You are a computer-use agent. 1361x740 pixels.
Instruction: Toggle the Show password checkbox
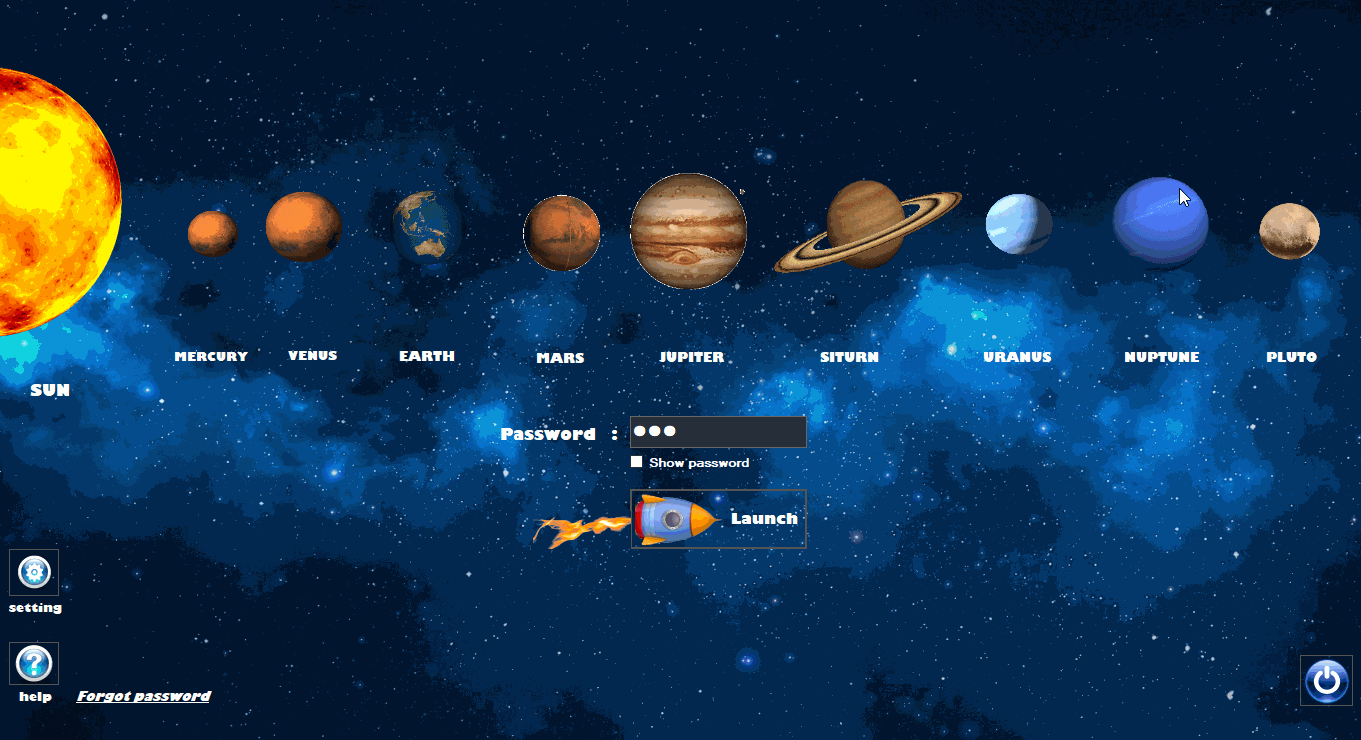[x=637, y=462]
